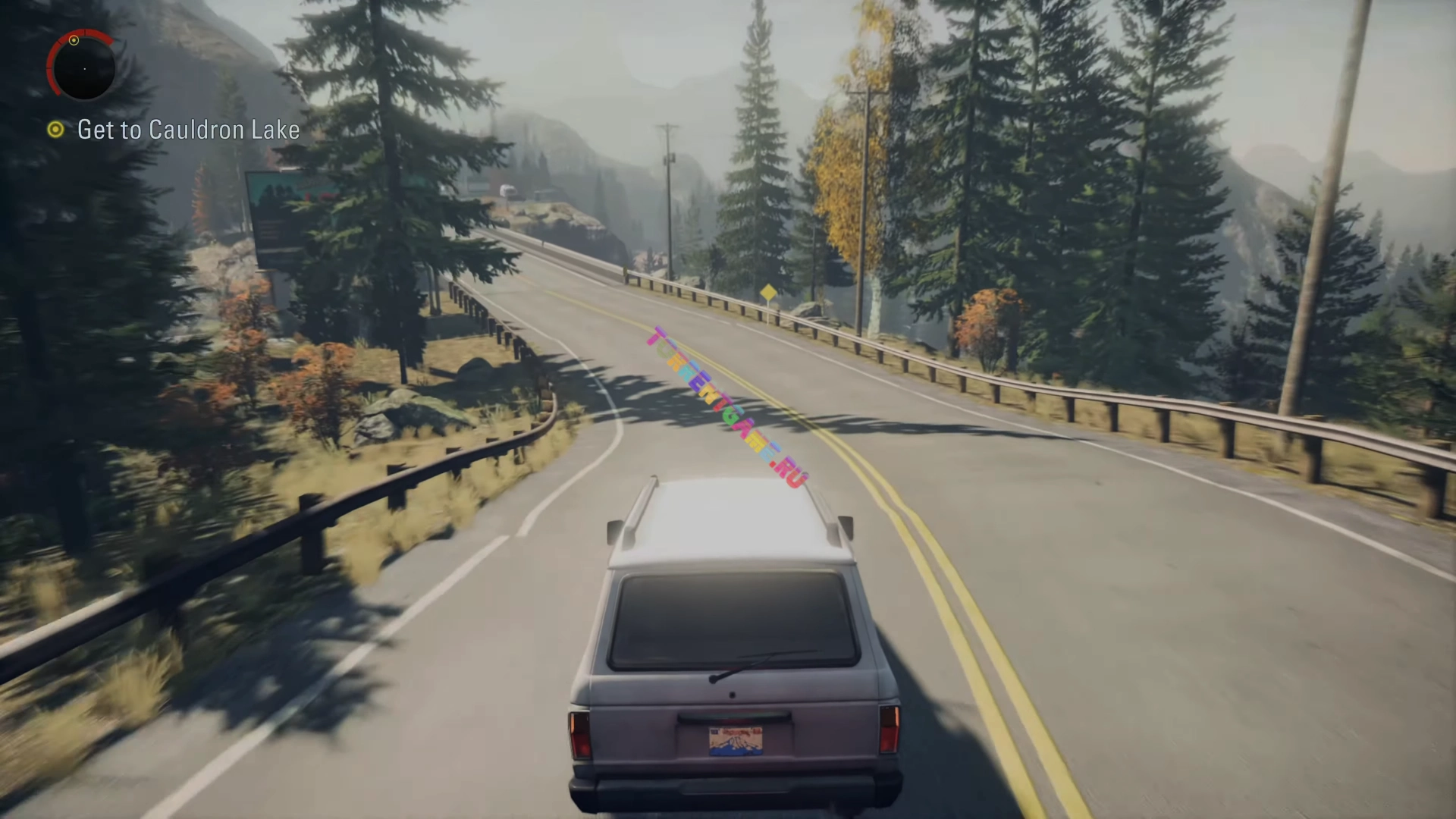This screenshot has width=1456, height=819.
Task: Click the circular minimap compass
Action: tap(83, 67)
